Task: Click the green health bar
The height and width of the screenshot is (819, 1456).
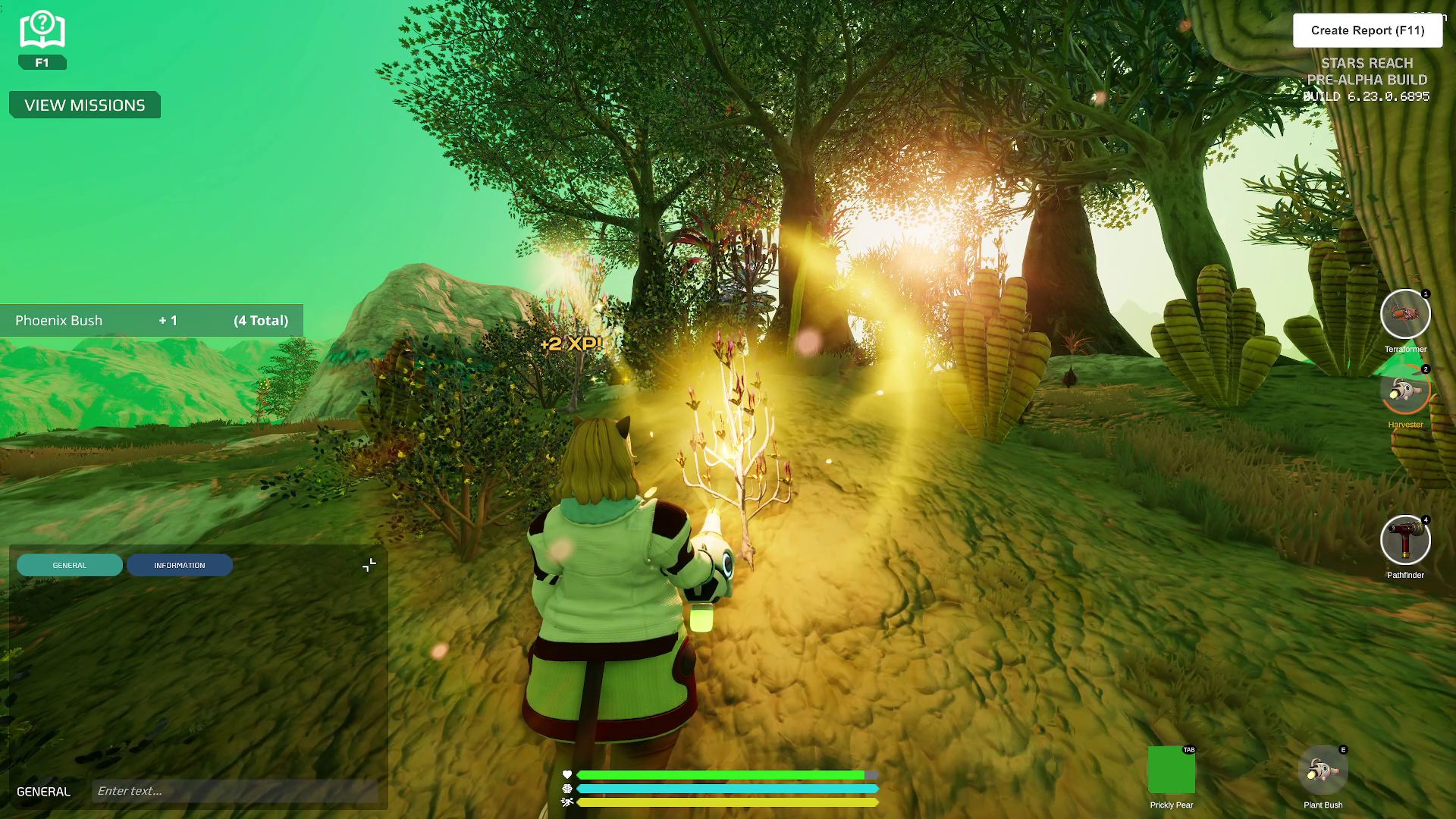Action: 720,775
